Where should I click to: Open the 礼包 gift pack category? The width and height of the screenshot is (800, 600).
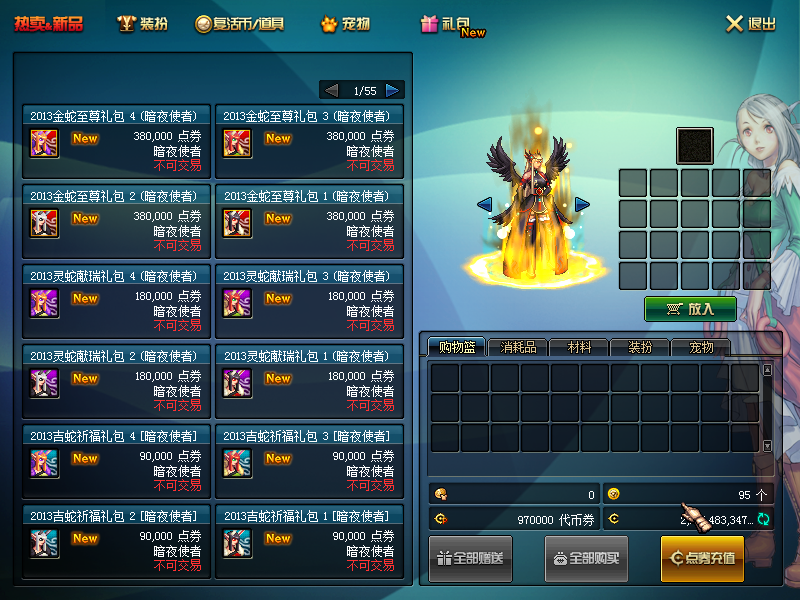tap(452, 25)
